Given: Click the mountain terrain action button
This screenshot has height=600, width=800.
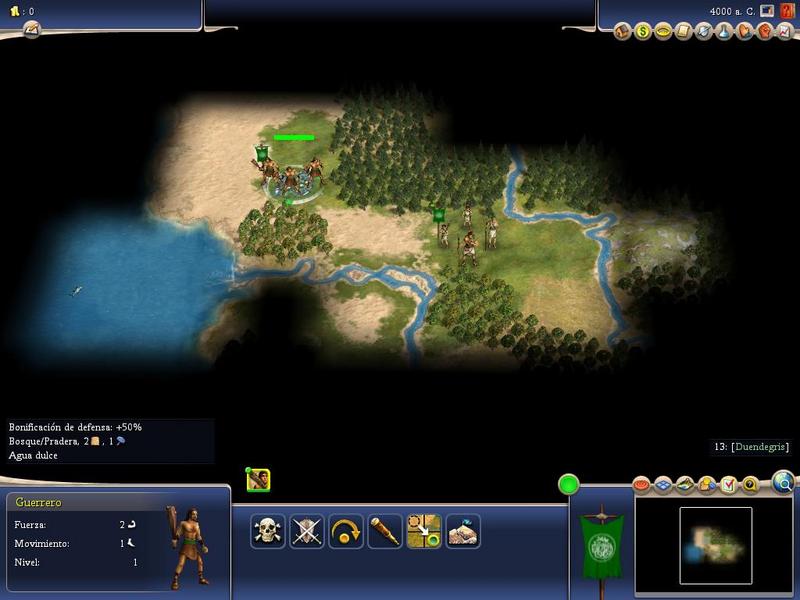Looking at the screenshot, I should point(463,530).
